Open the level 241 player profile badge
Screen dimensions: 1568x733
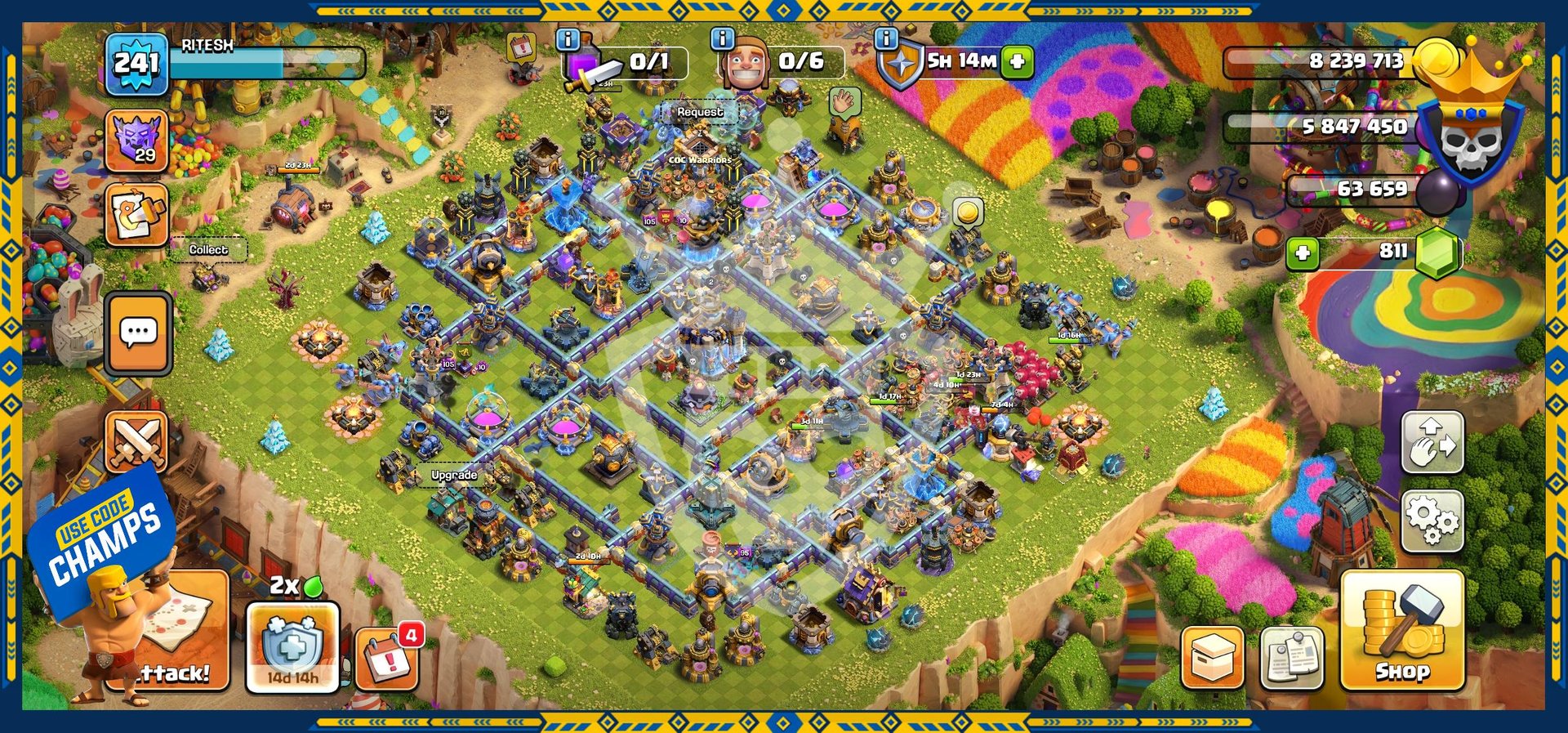[136, 63]
